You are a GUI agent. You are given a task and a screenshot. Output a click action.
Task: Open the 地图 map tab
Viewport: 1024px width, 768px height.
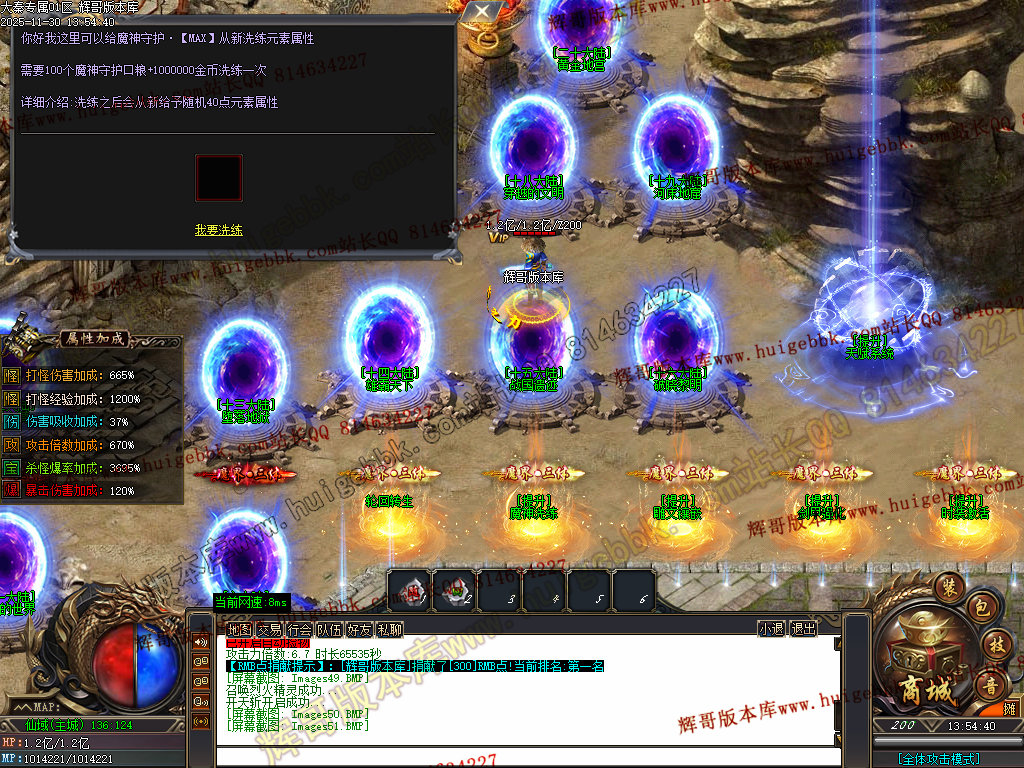point(239,629)
